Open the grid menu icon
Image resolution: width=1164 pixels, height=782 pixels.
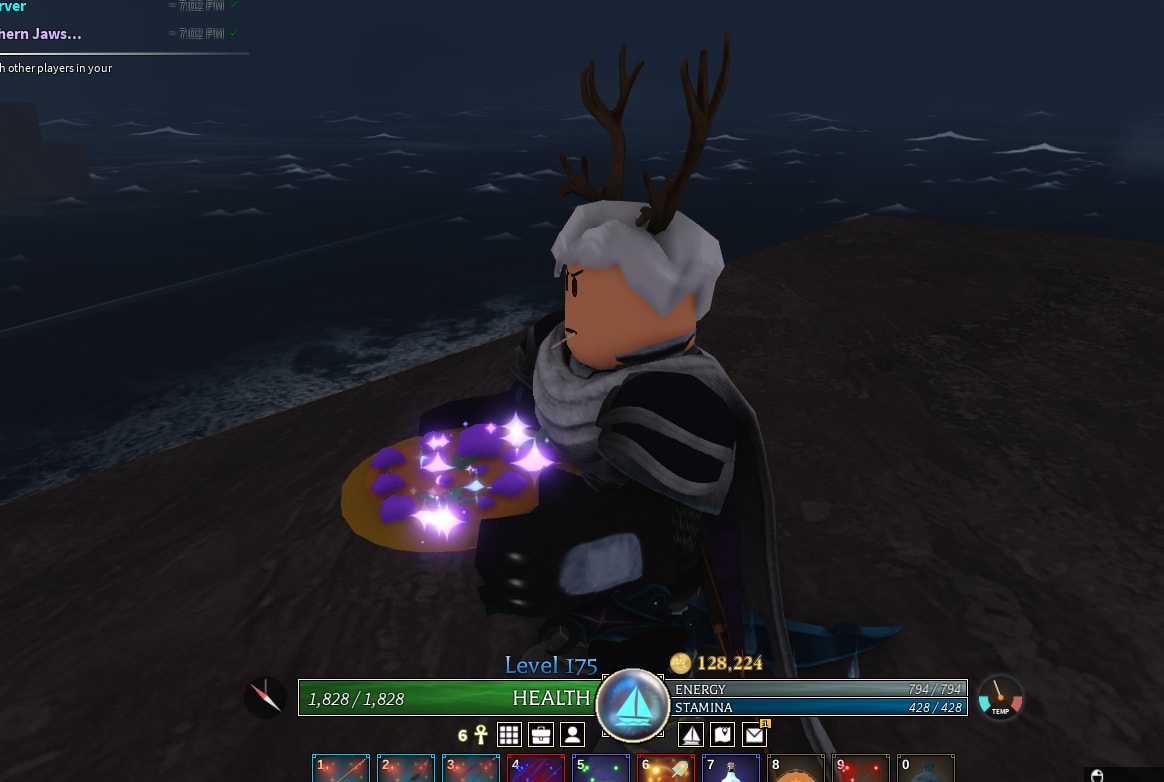(509, 735)
